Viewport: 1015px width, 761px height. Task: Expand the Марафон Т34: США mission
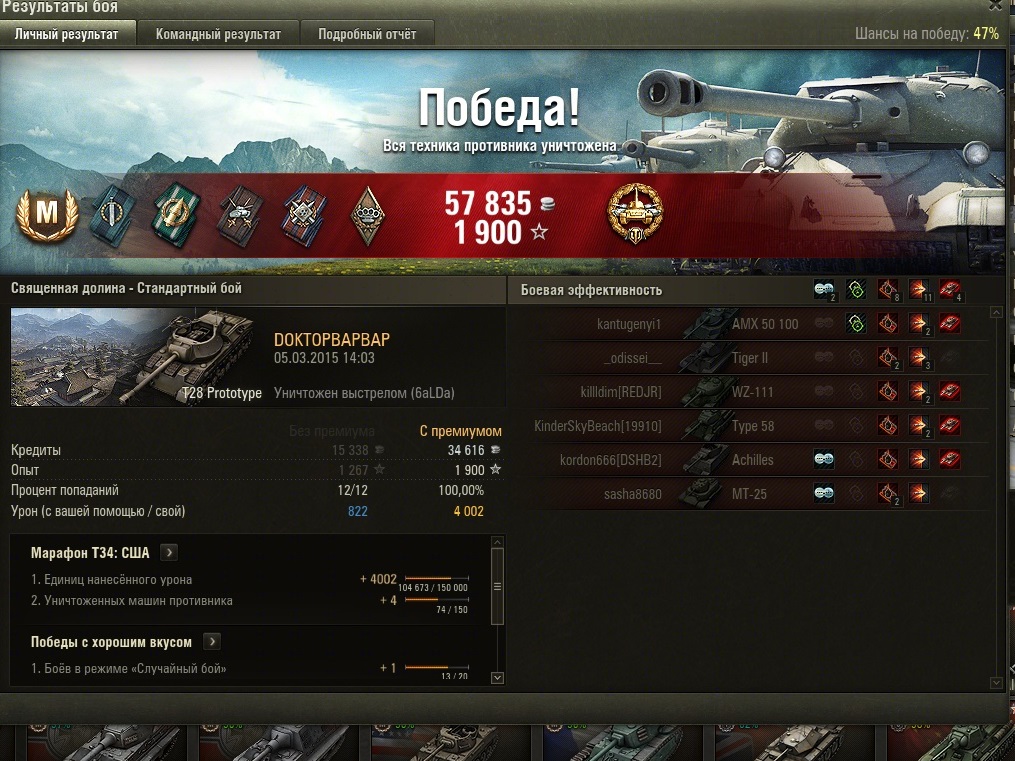tap(169, 552)
